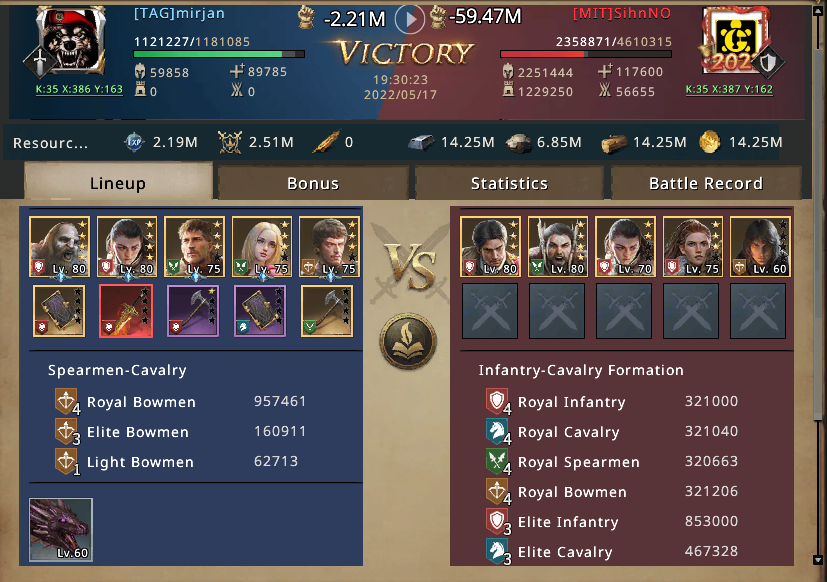Viewport: 827px width, 582px height.
Task: Open SihnNO's avatar profile
Action: click(x=733, y=42)
